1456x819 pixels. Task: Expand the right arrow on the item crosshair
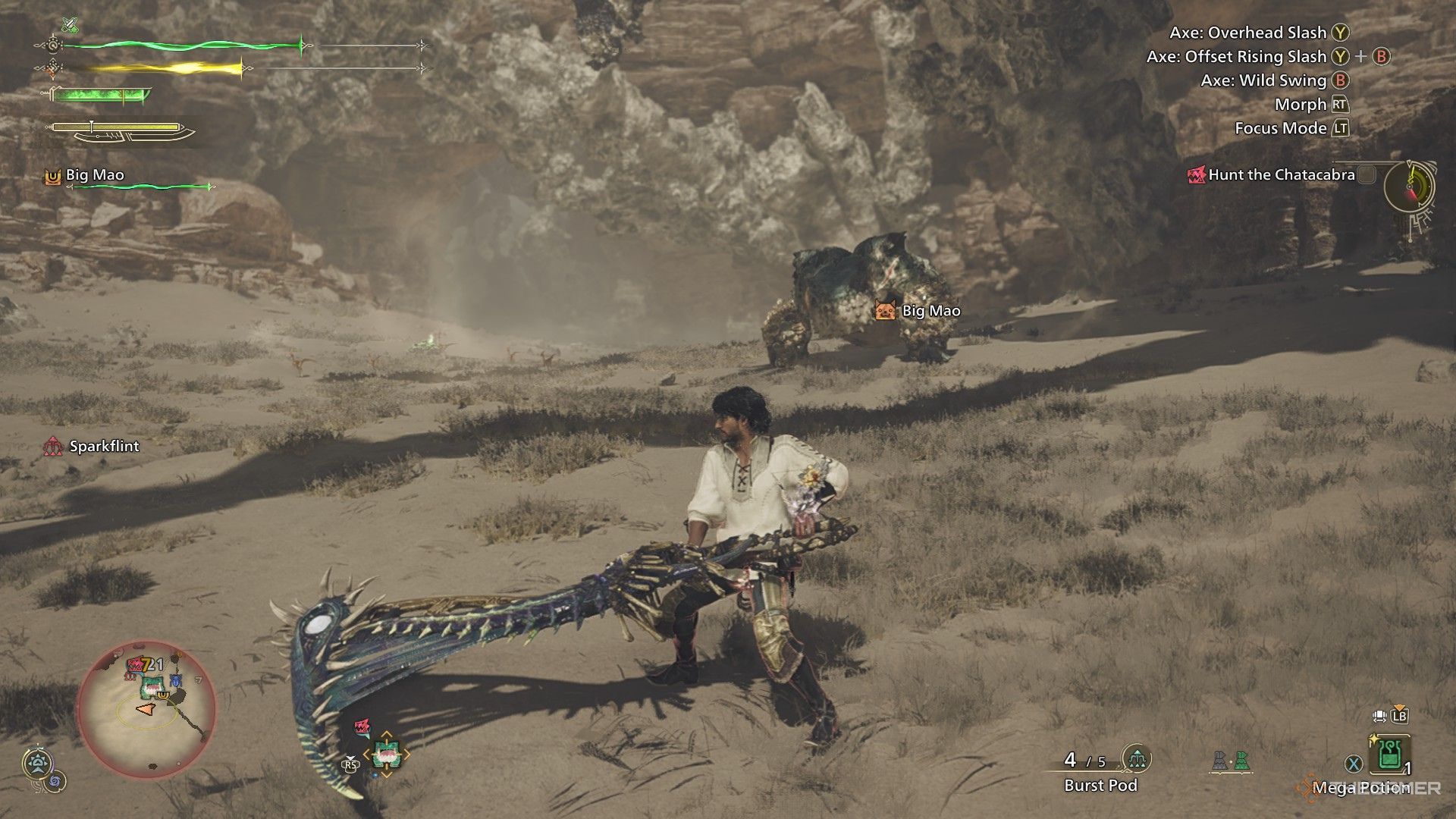coord(406,753)
